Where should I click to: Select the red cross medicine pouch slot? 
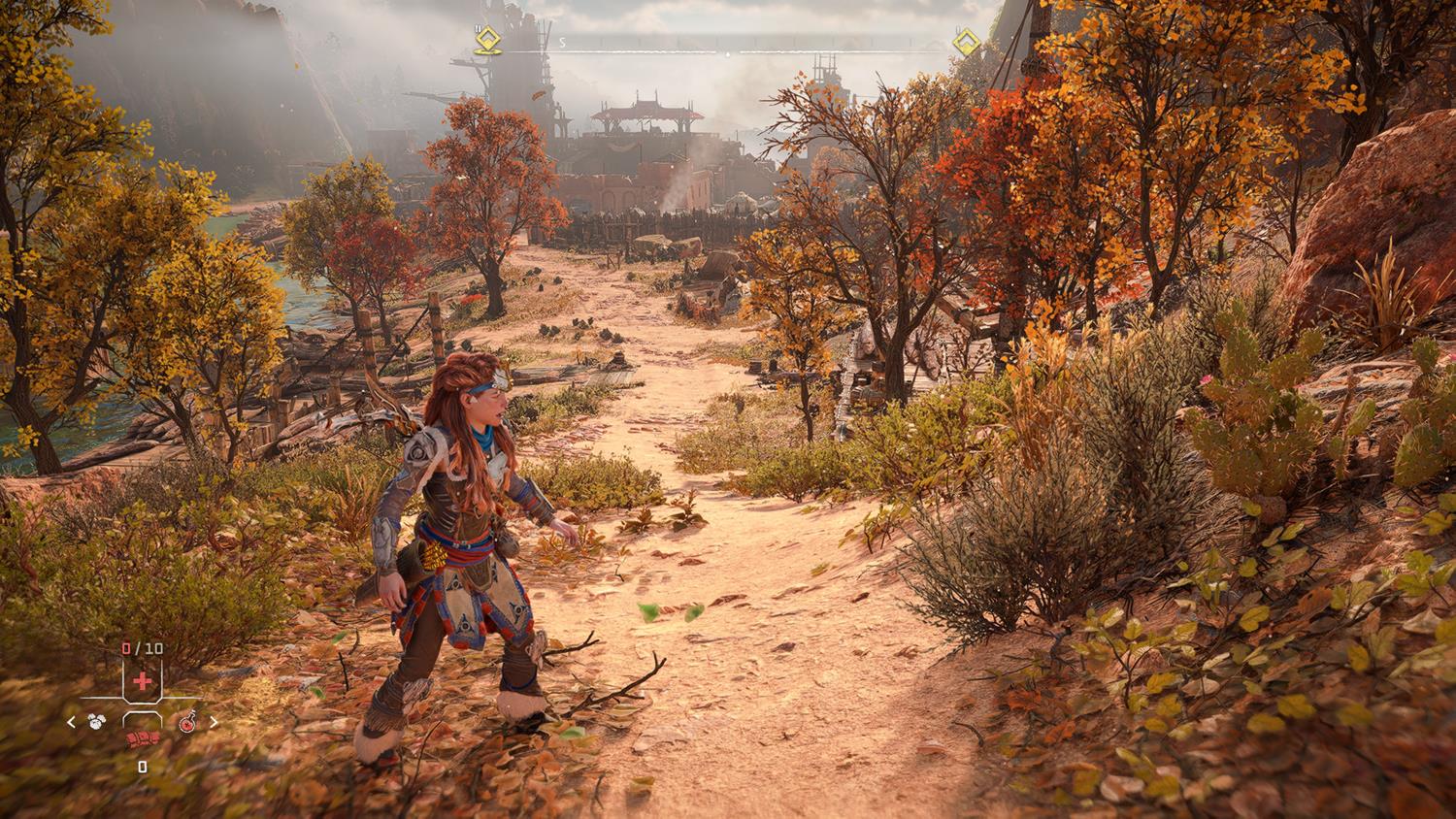click(x=143, y=680)
